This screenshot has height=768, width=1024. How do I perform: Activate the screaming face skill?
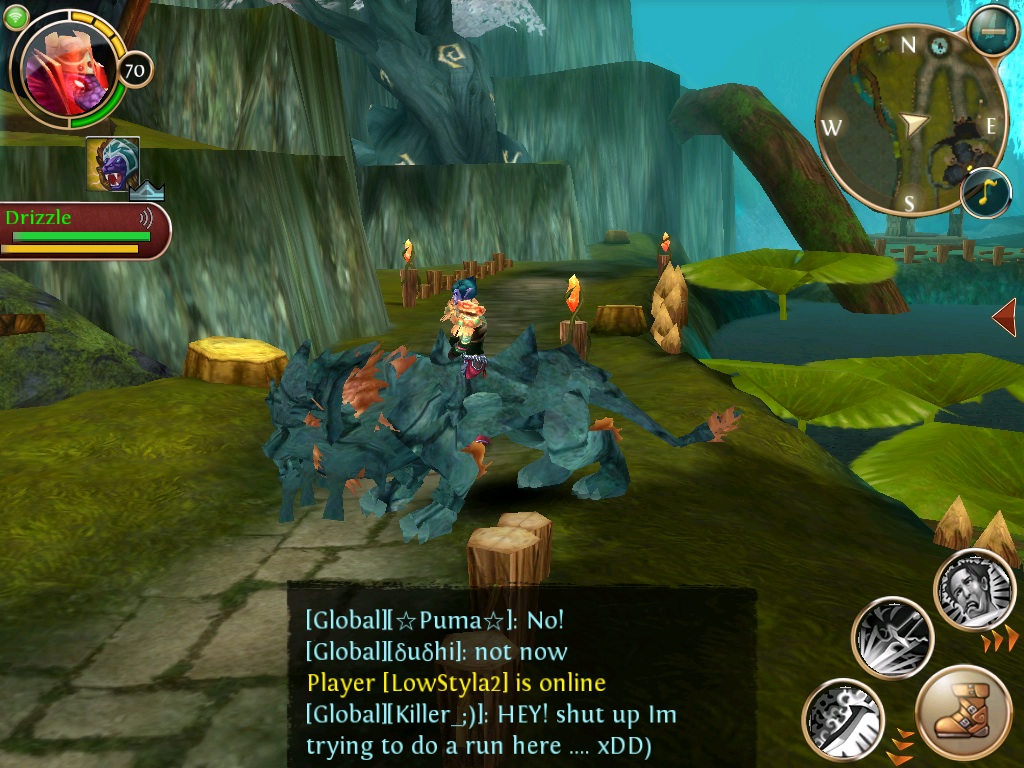coord(974,591)
